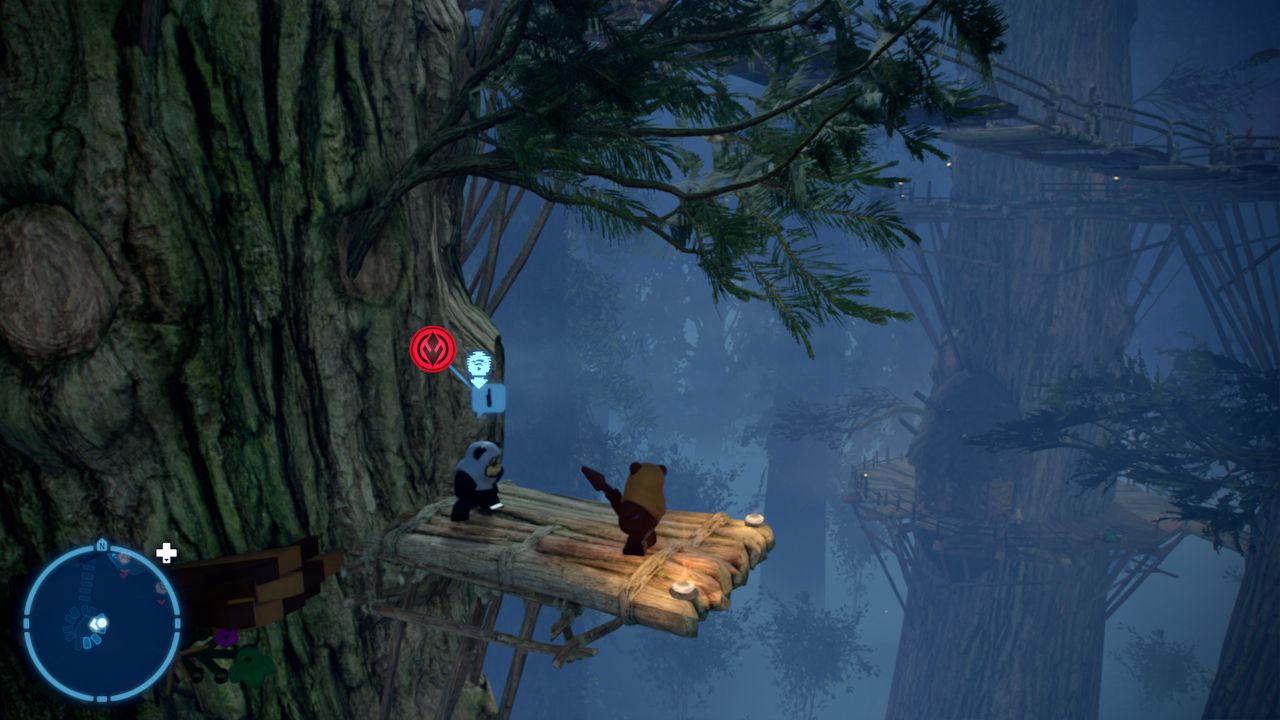
Task: Click the glowing player blip center of minimap
Action: click(101, 622)
